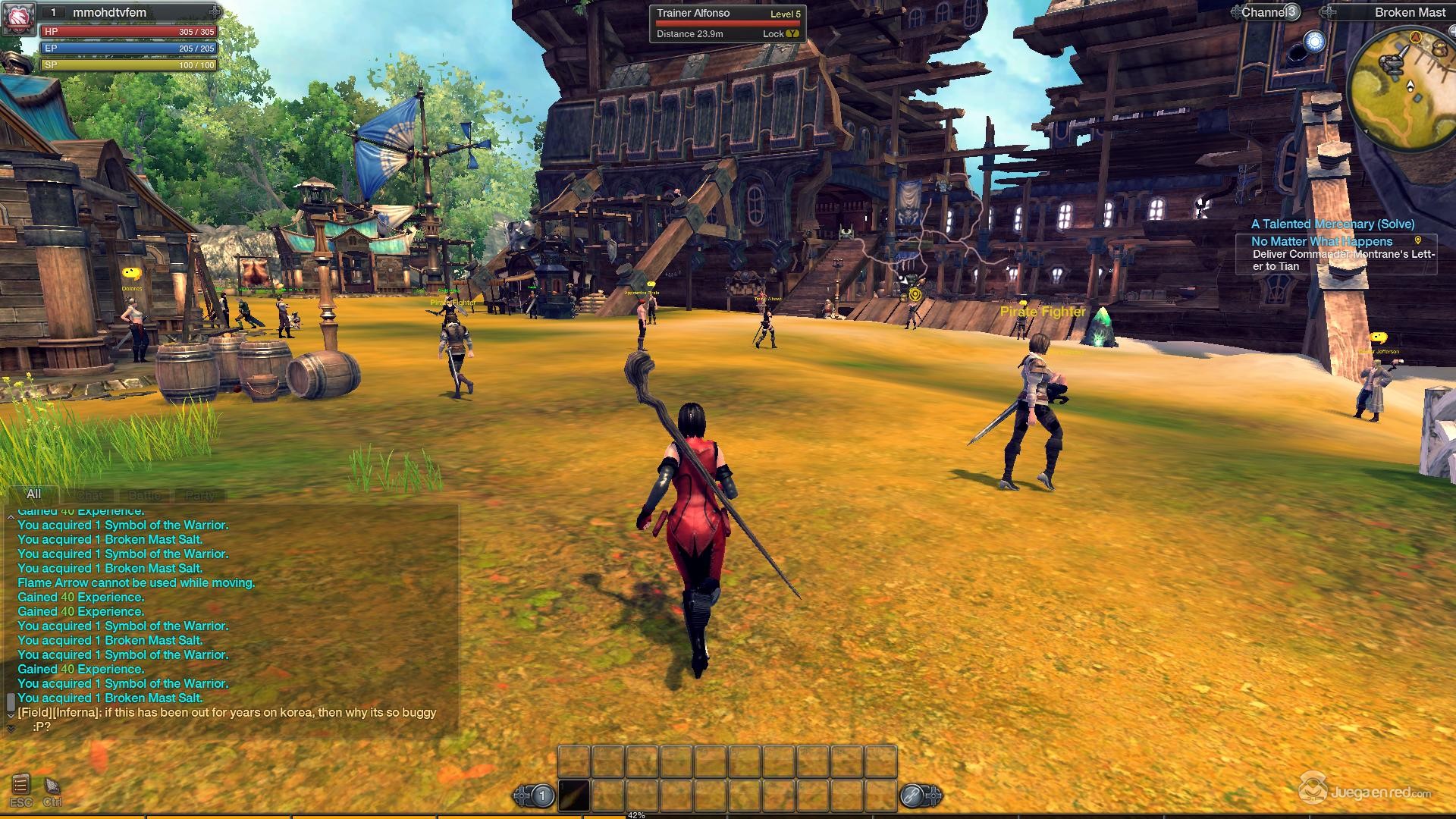Click the compass icon left of Broken Mast
The height and width of the screenshot is (819, 1456).
click(1328, 12)
